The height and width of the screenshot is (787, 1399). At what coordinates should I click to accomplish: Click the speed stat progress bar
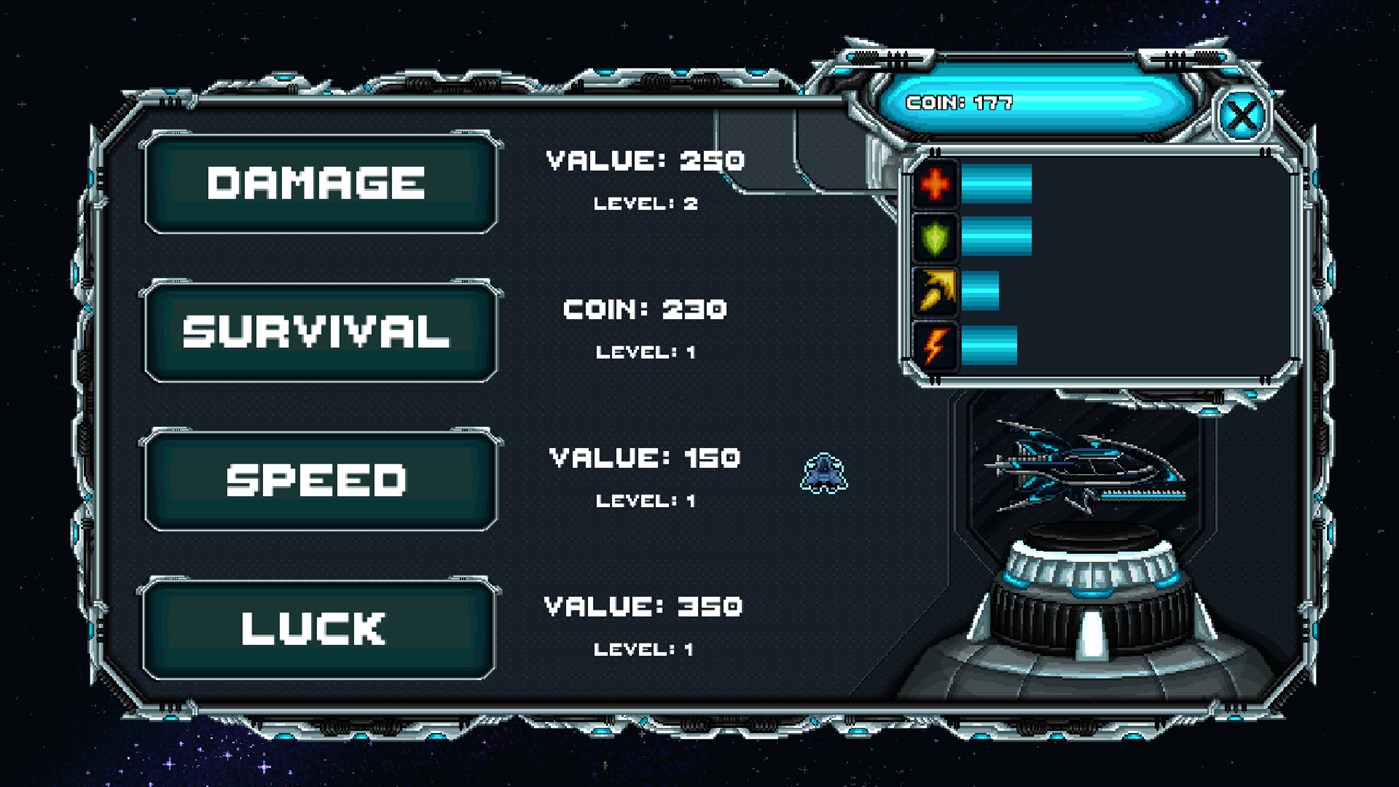982,291
